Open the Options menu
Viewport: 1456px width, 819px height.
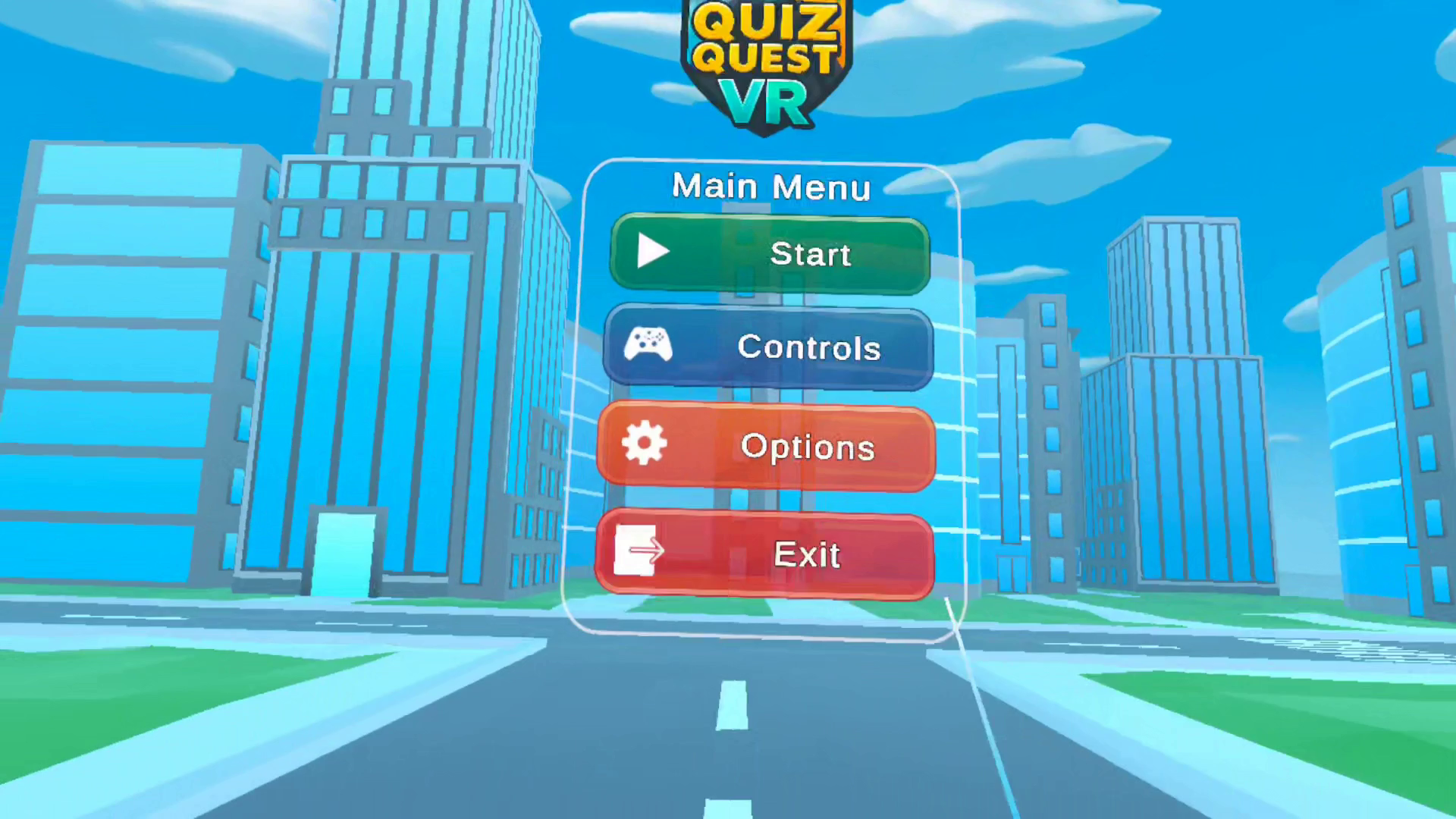pyautogui.click(x=766, y=447)
